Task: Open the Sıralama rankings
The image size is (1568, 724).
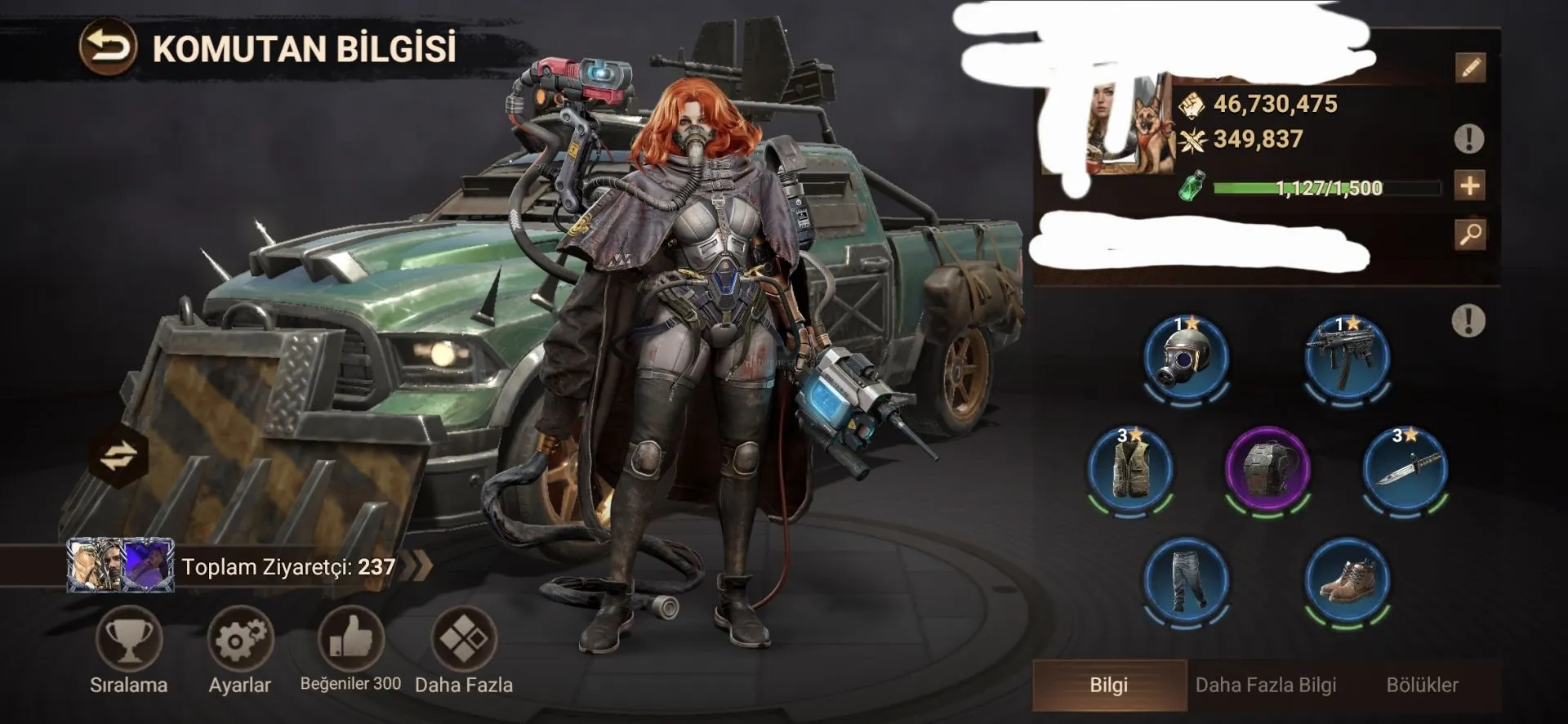Action: coord(128,640)
